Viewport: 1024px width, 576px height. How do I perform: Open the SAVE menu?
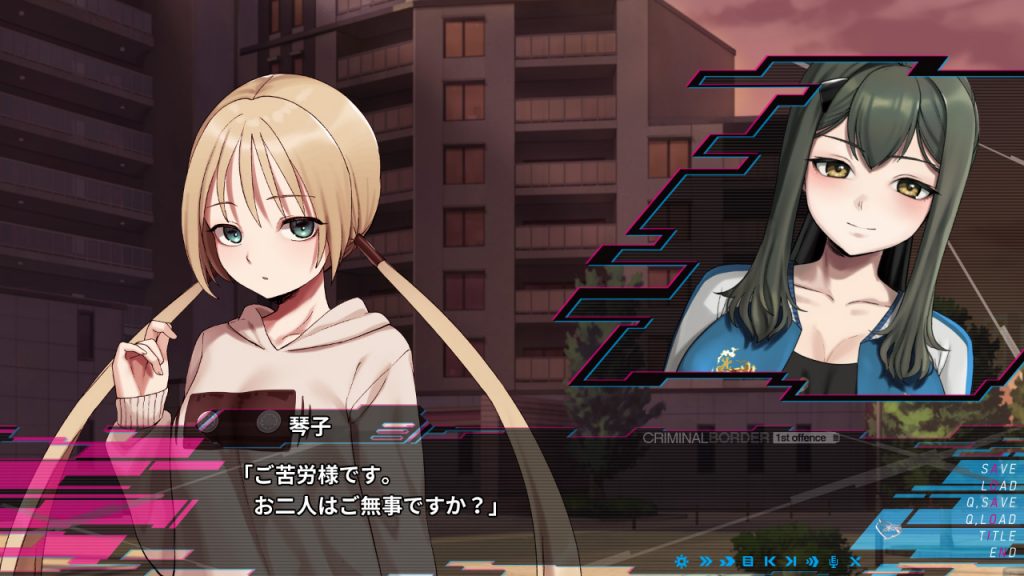click(998, 468)
